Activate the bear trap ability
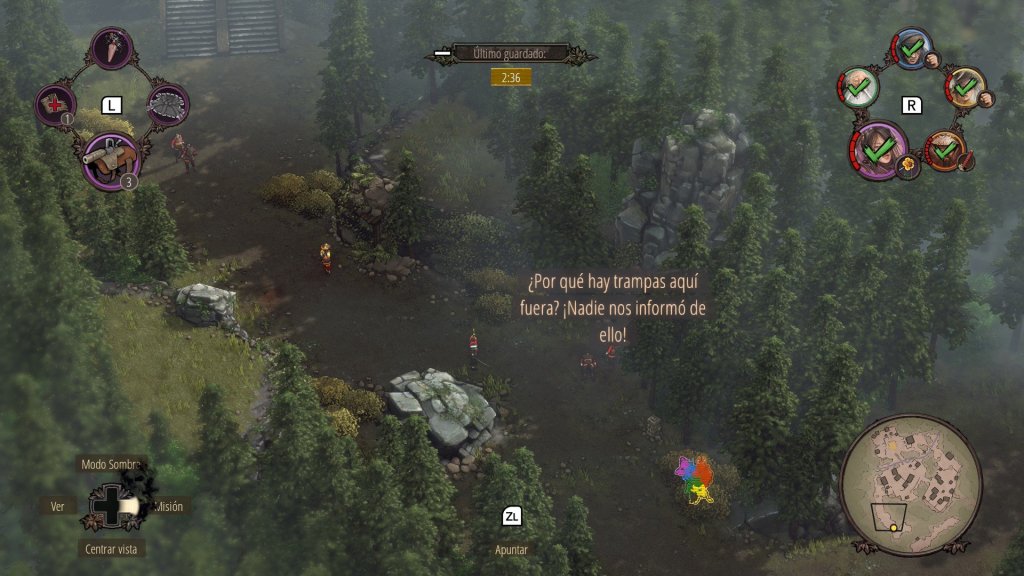 click(x=167, y=104)
